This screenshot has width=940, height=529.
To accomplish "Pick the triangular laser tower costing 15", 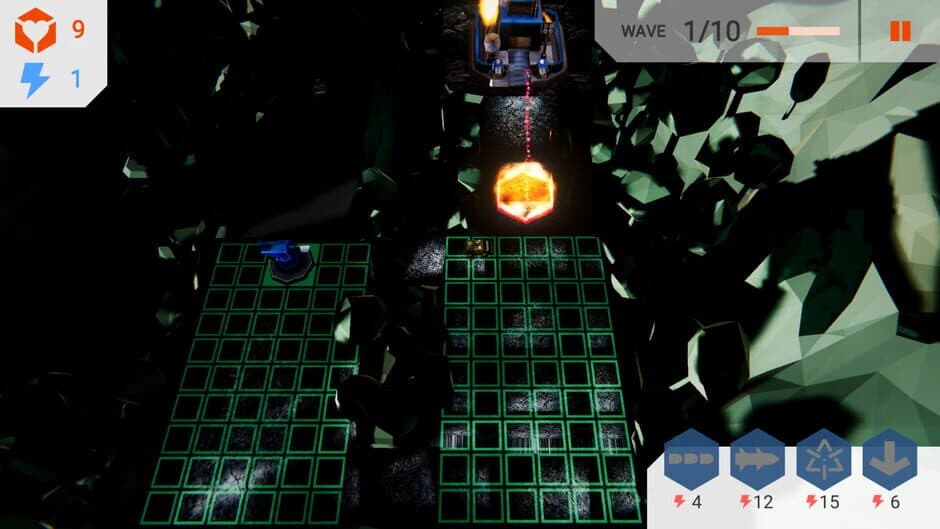I will coord(823,461).
